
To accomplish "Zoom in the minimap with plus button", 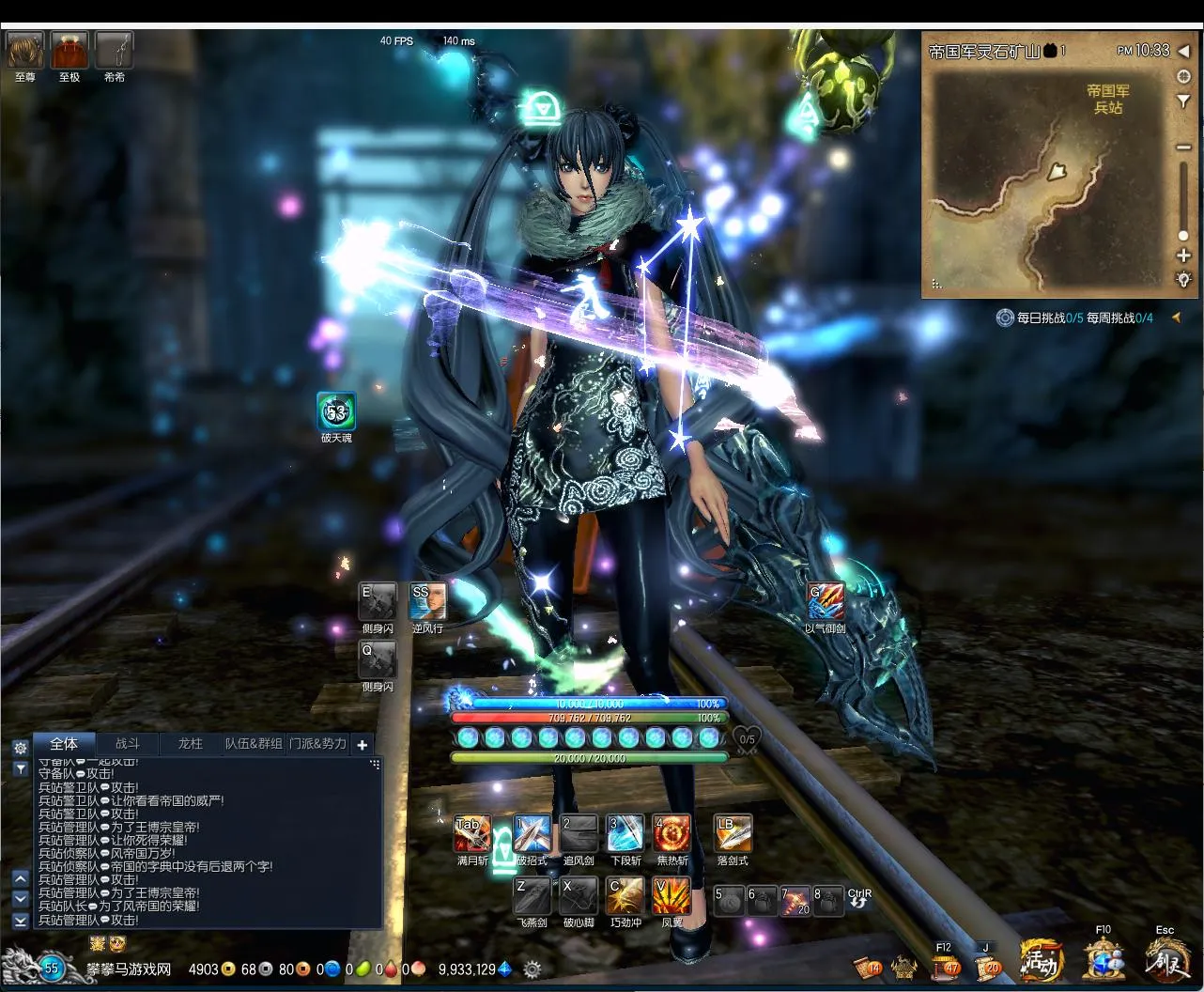I will 1183,256.
